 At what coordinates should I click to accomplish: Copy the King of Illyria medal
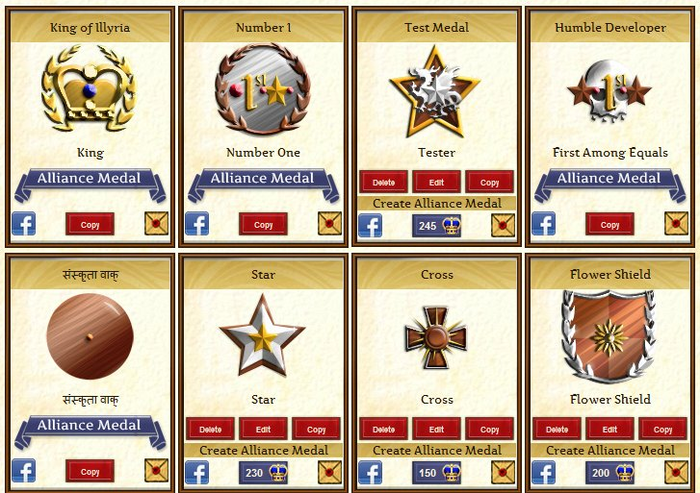click(x=90, y=224)
